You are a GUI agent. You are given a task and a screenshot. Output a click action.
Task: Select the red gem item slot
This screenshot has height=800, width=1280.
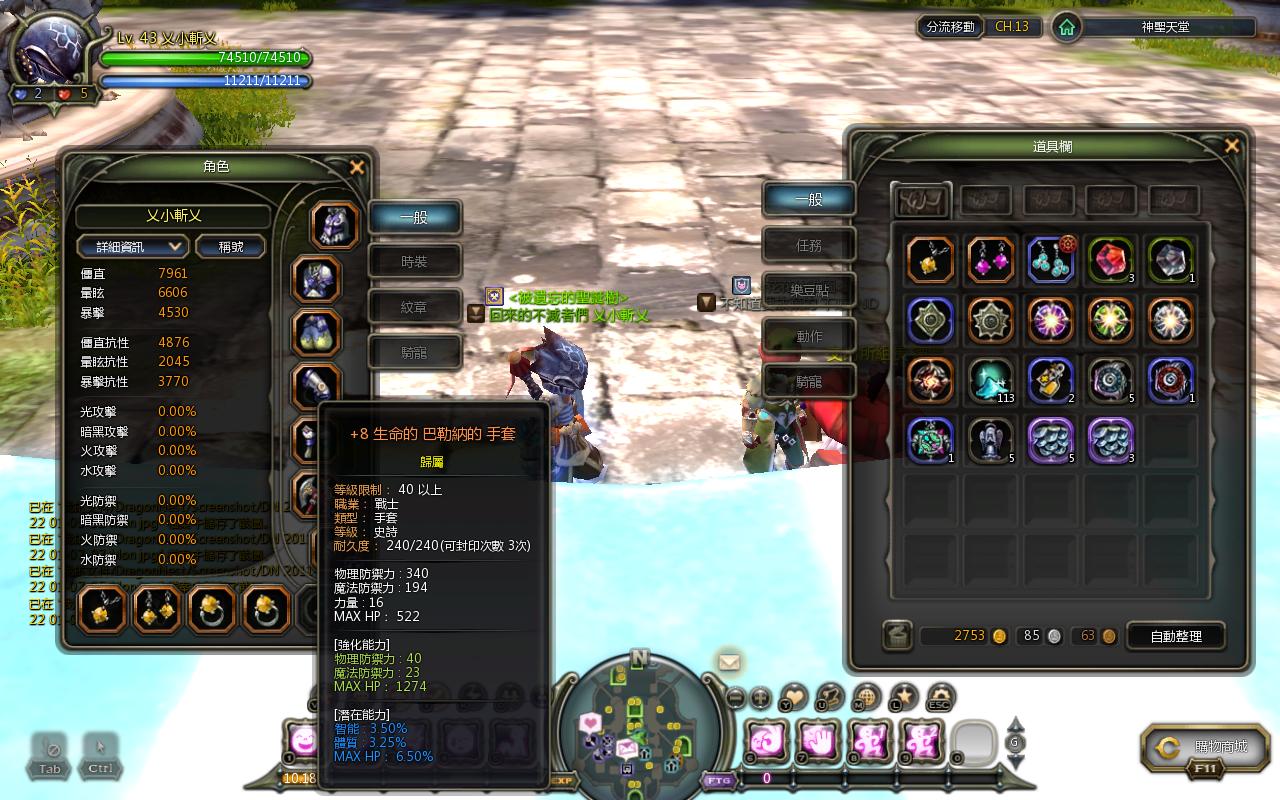click(x=1110, y=260)
